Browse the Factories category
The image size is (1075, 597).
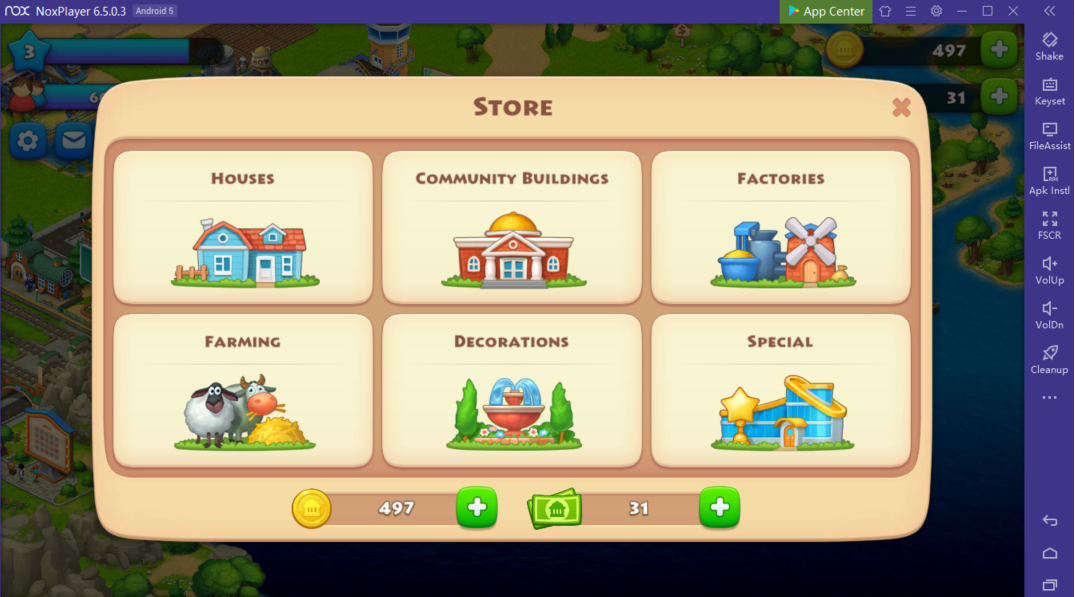[781, 227]
